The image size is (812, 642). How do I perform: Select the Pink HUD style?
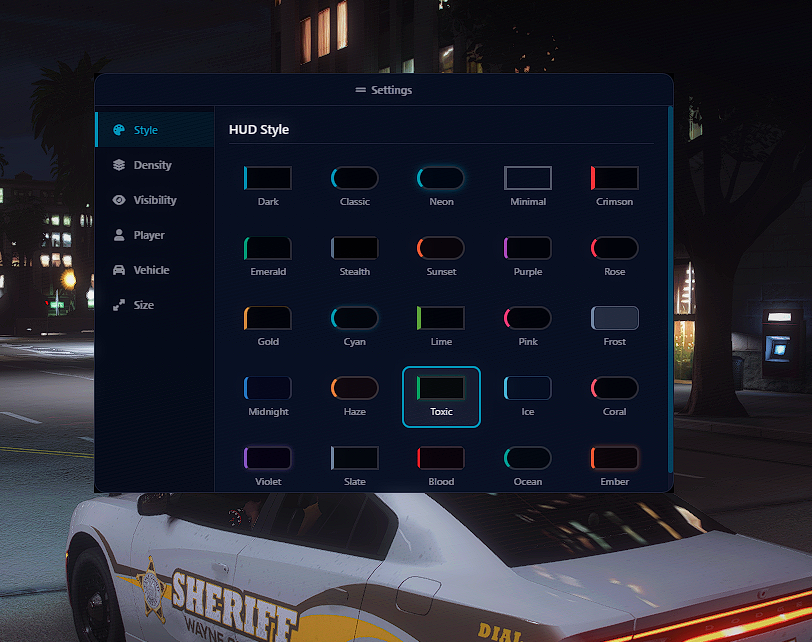click(528, 326)
